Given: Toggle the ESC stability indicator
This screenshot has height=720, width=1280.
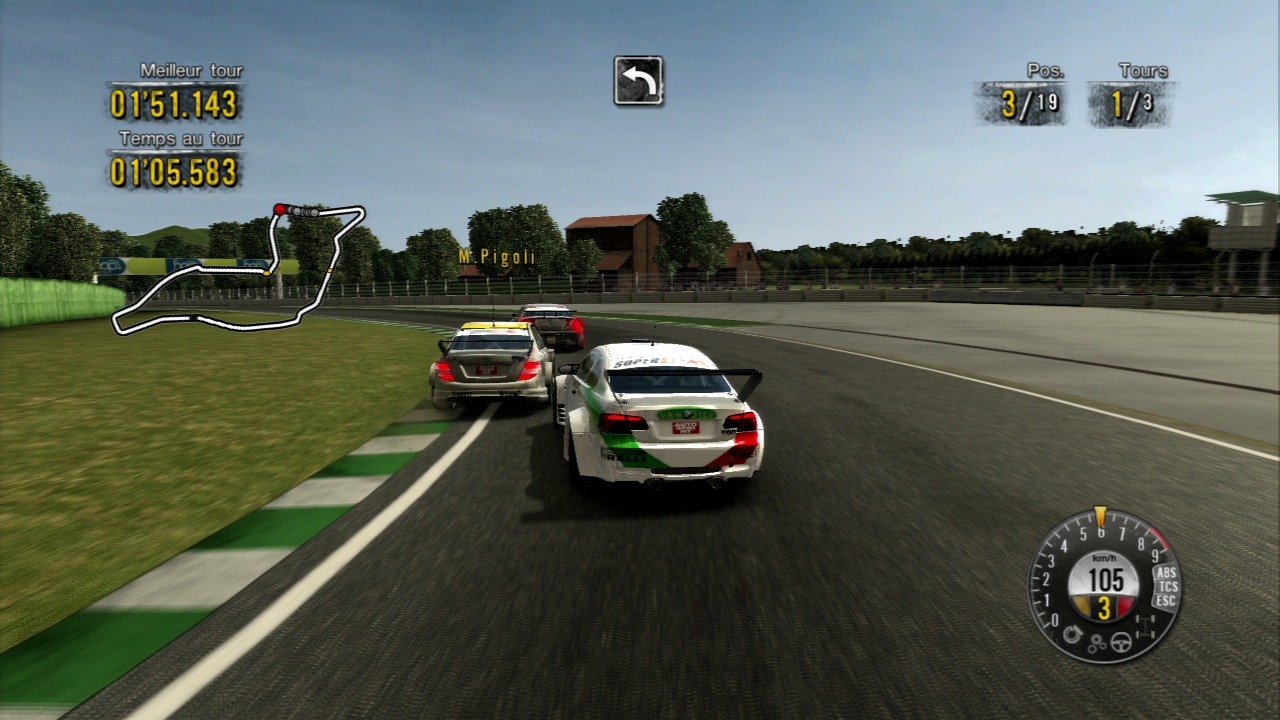Looking at the screenshot, I should (x=1165, y=600).
